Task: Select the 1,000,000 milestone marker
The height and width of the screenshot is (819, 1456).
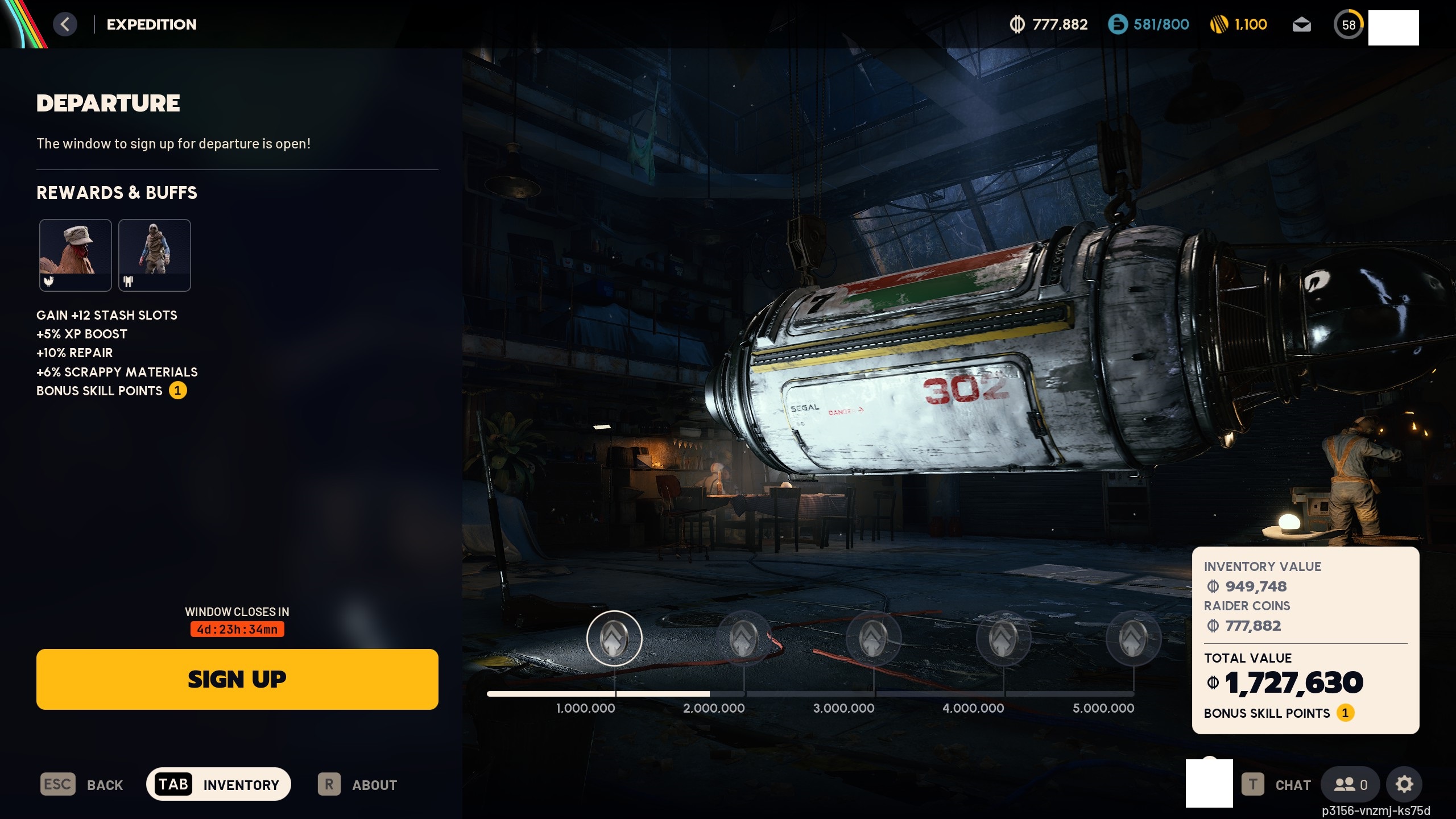Action: (614, 638)
